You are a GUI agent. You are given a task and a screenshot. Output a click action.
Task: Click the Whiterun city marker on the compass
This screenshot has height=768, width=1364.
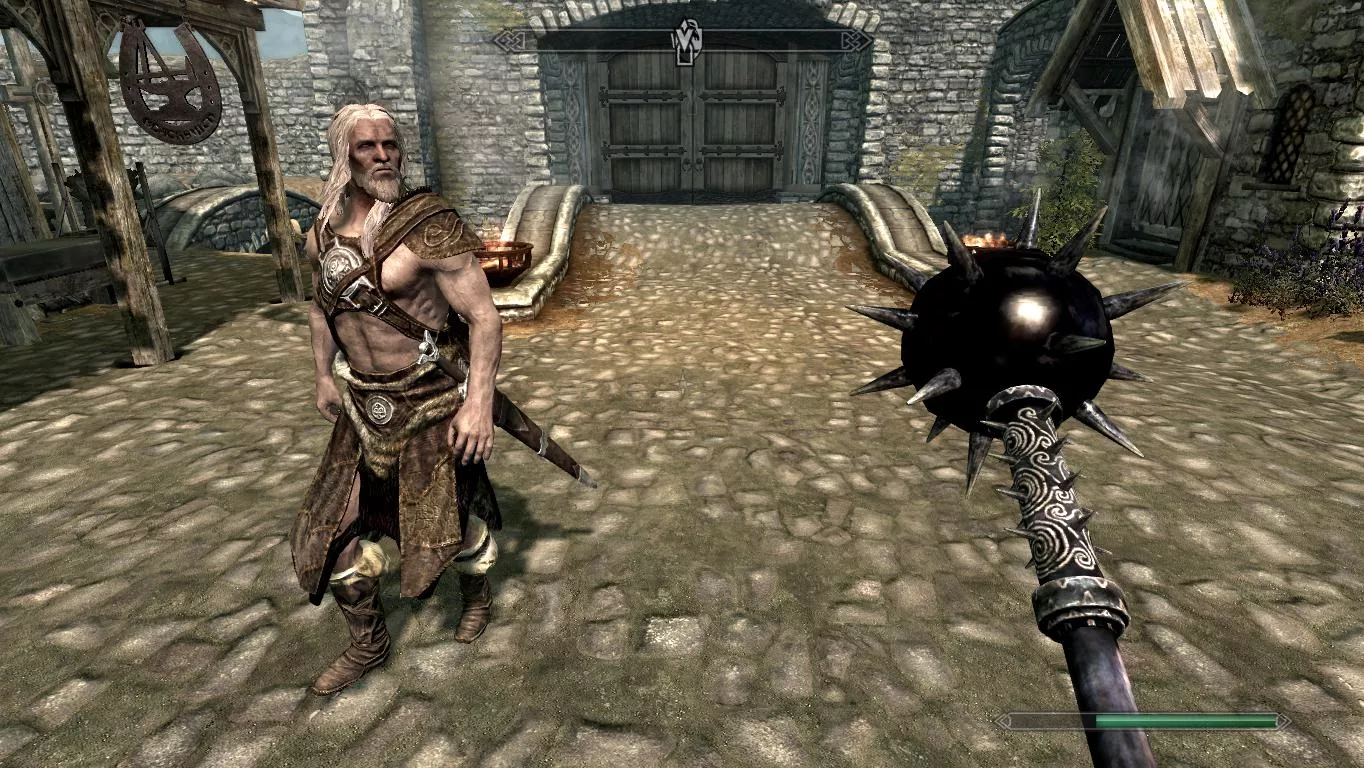(x=686, y=40)
